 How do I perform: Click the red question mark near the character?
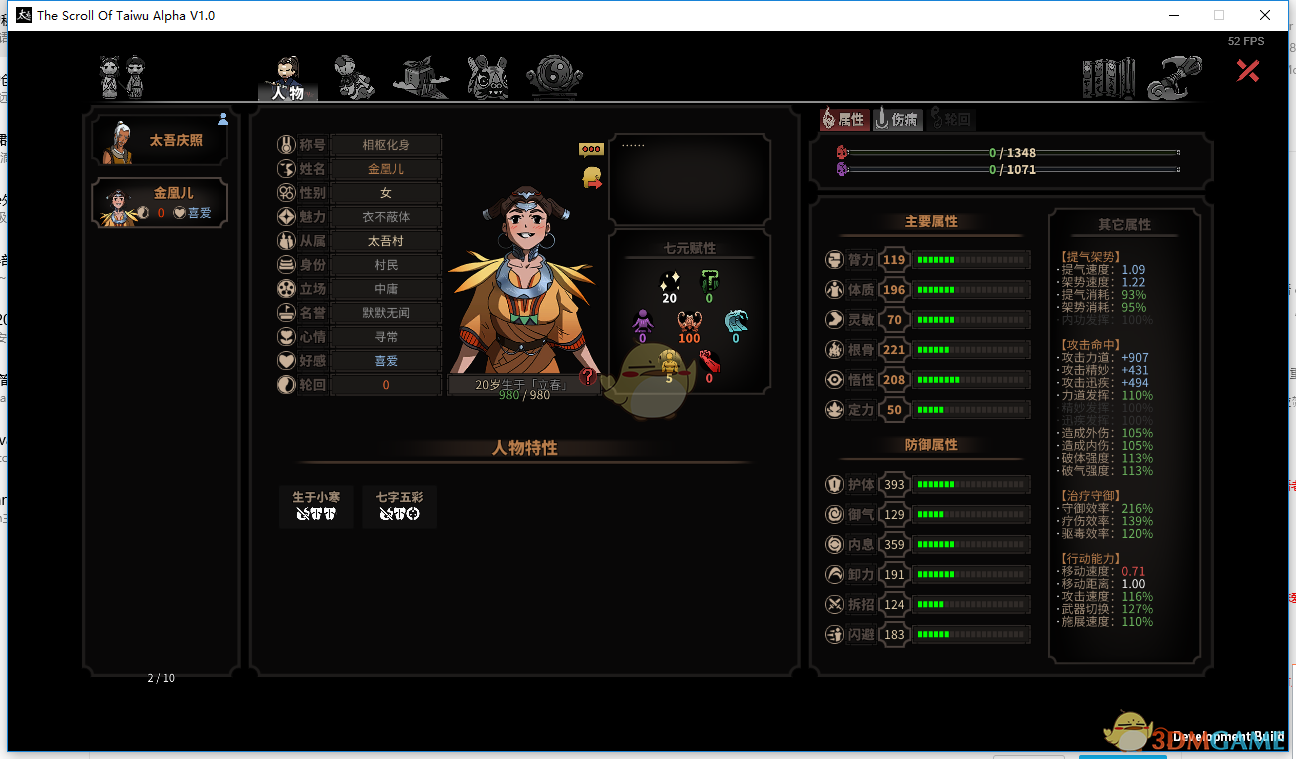[x=590, y=378]
